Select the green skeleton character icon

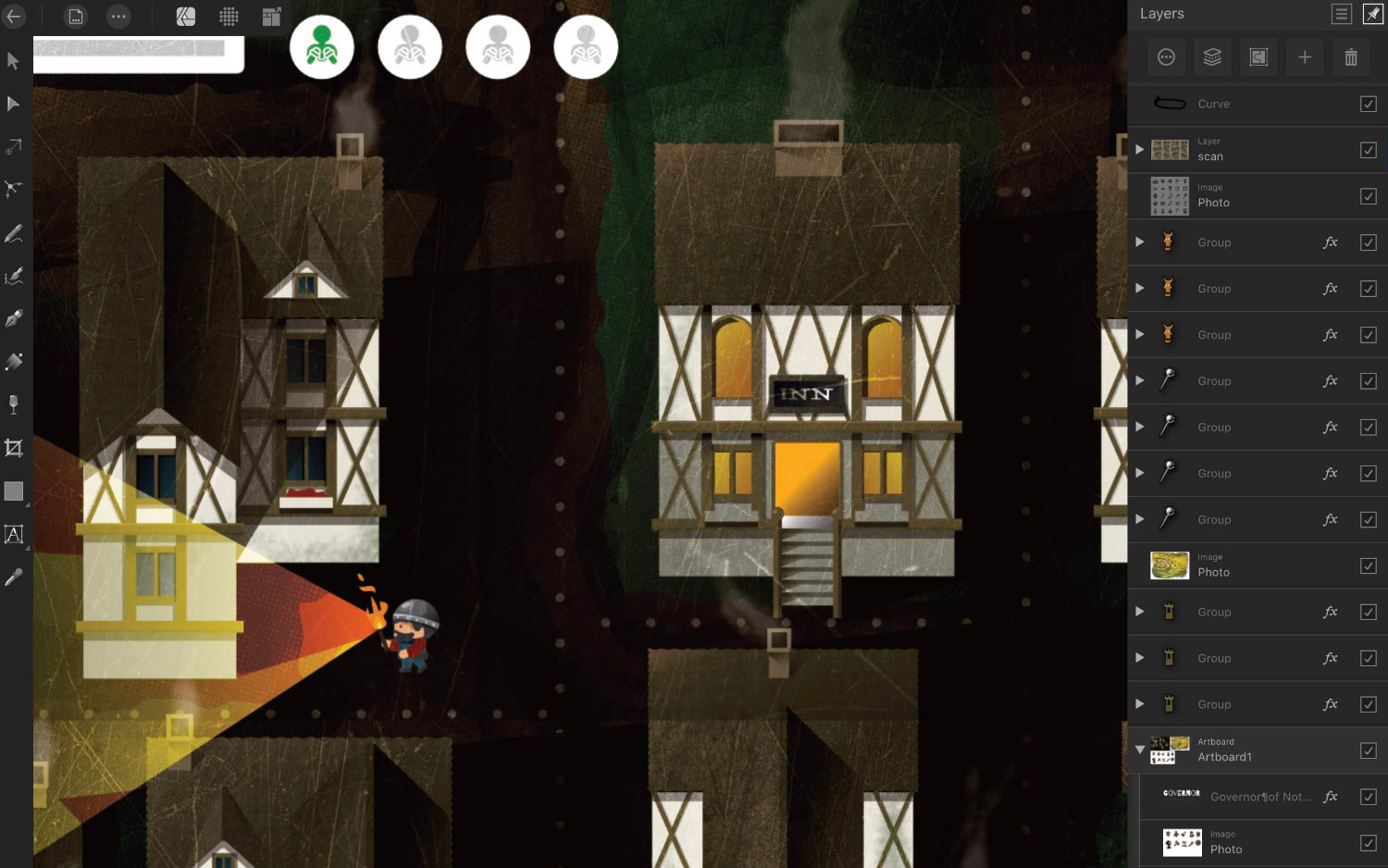[322, 47]
